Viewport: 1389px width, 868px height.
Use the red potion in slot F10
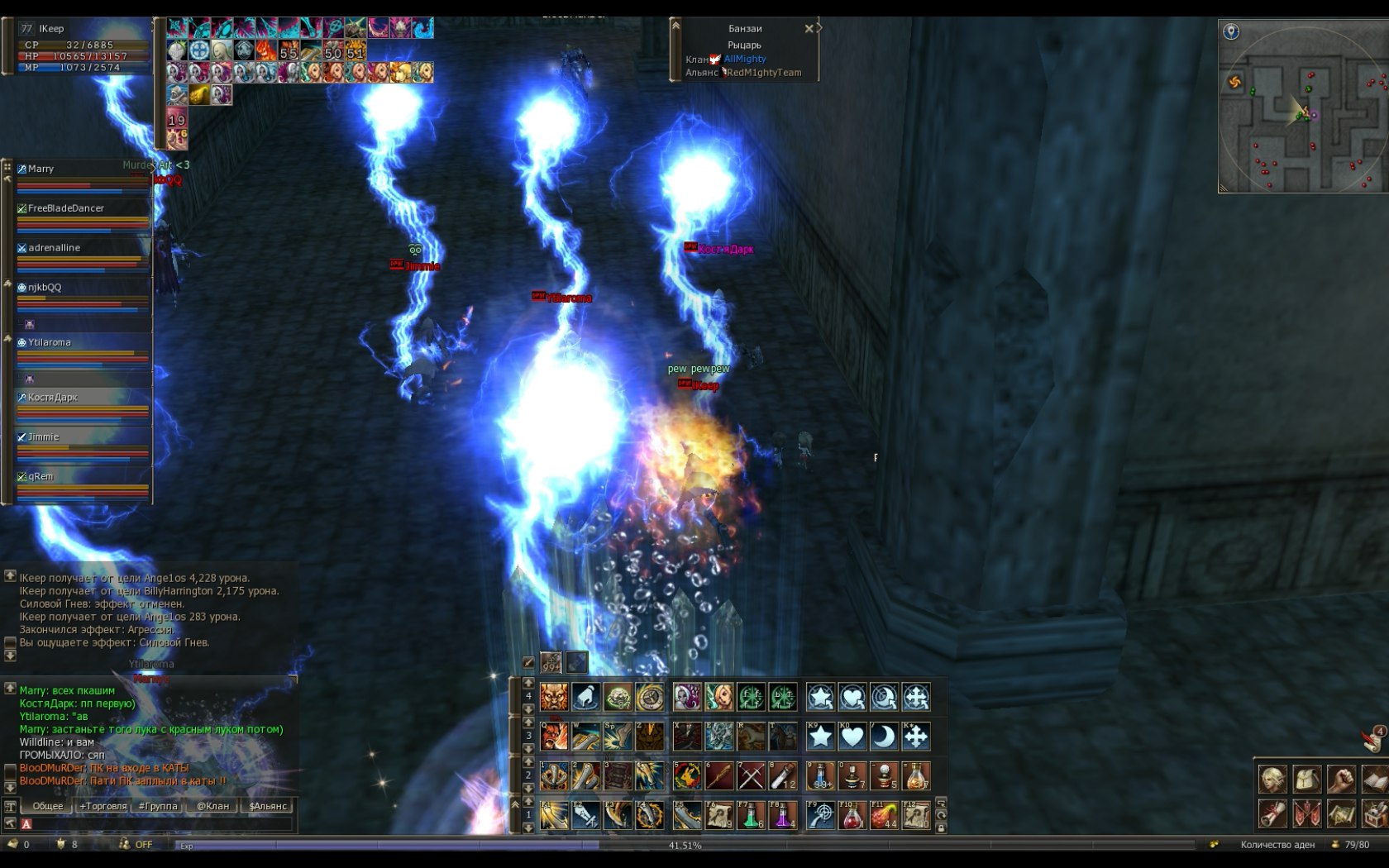pyautogui.click(x=852, y=816)
